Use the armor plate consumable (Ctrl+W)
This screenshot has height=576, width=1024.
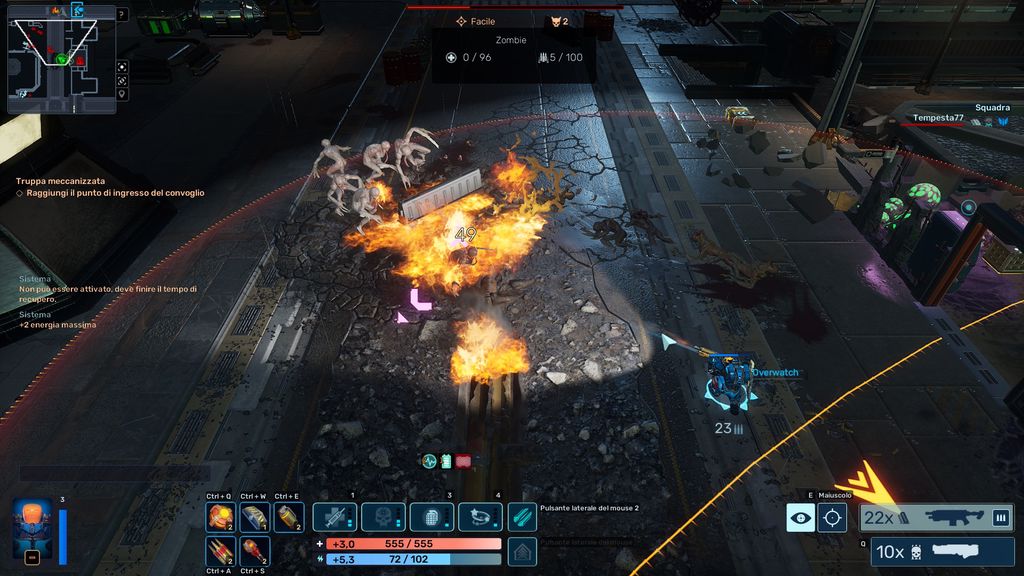255,517
